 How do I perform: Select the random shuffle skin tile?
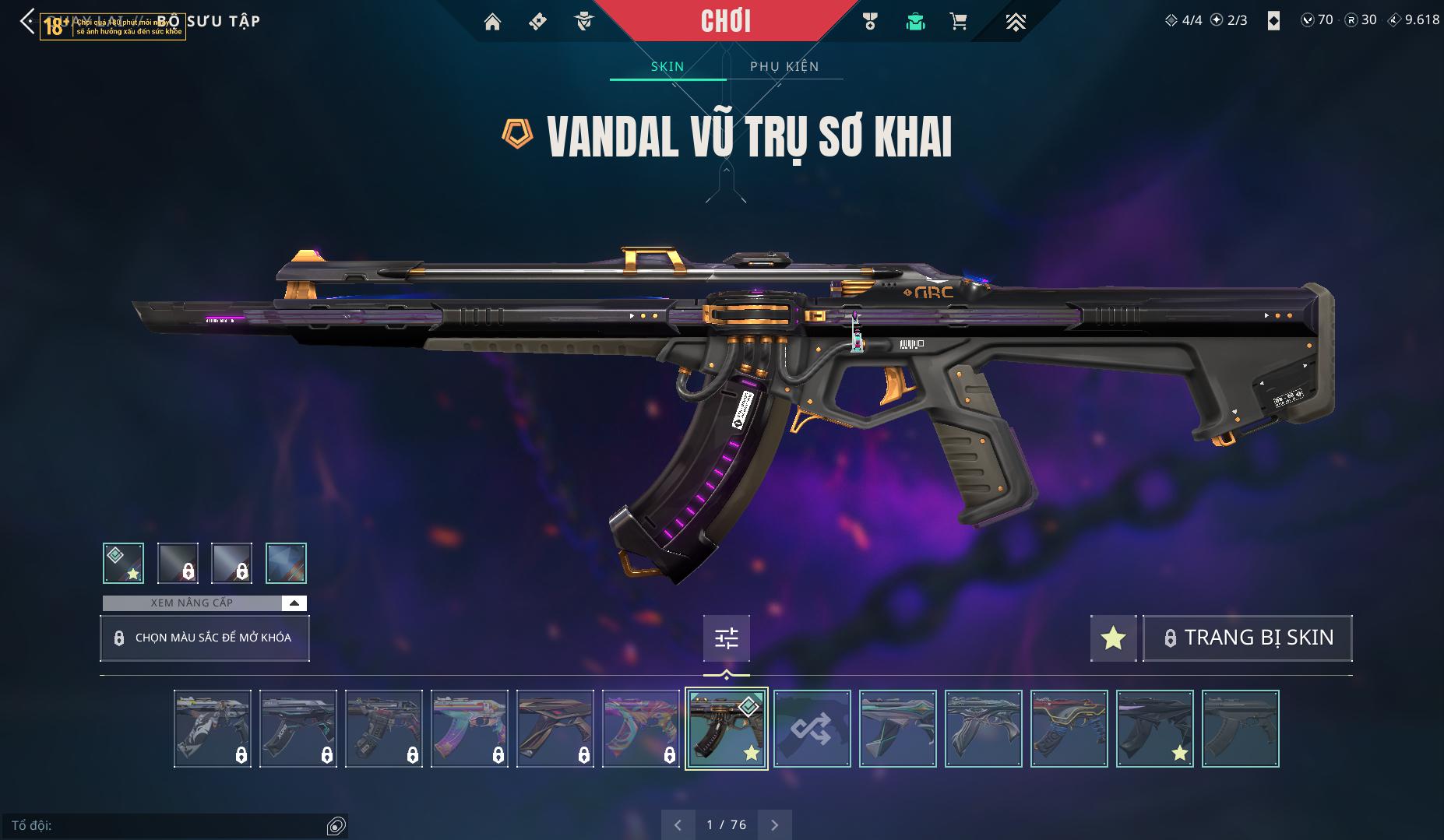(812, 729)
